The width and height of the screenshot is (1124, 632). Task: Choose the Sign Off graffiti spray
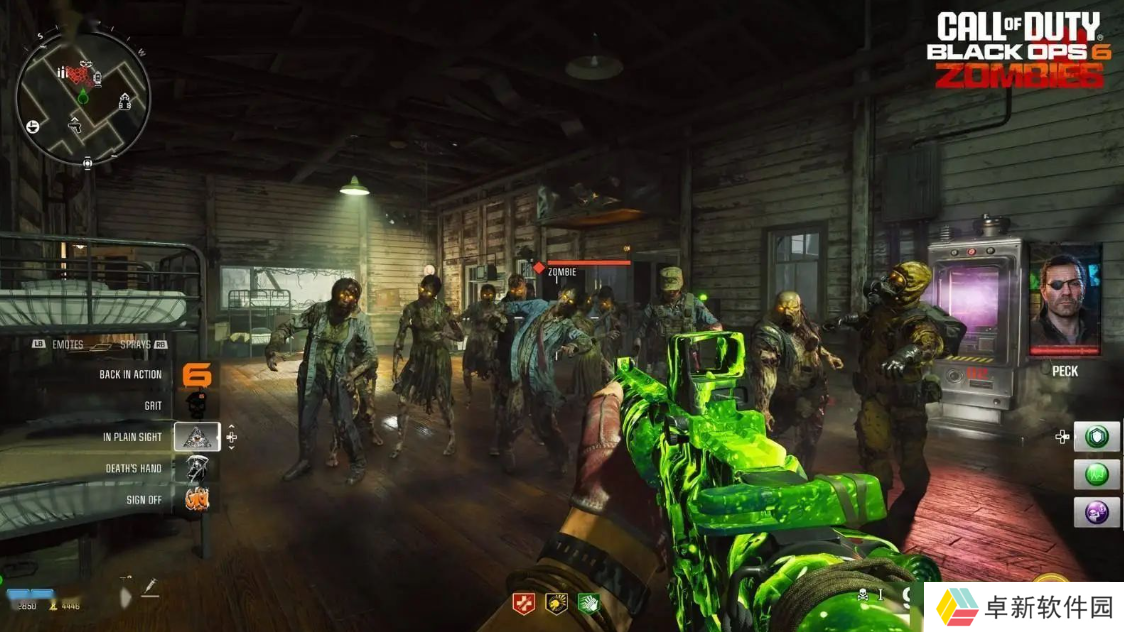(x=197, y=499)
